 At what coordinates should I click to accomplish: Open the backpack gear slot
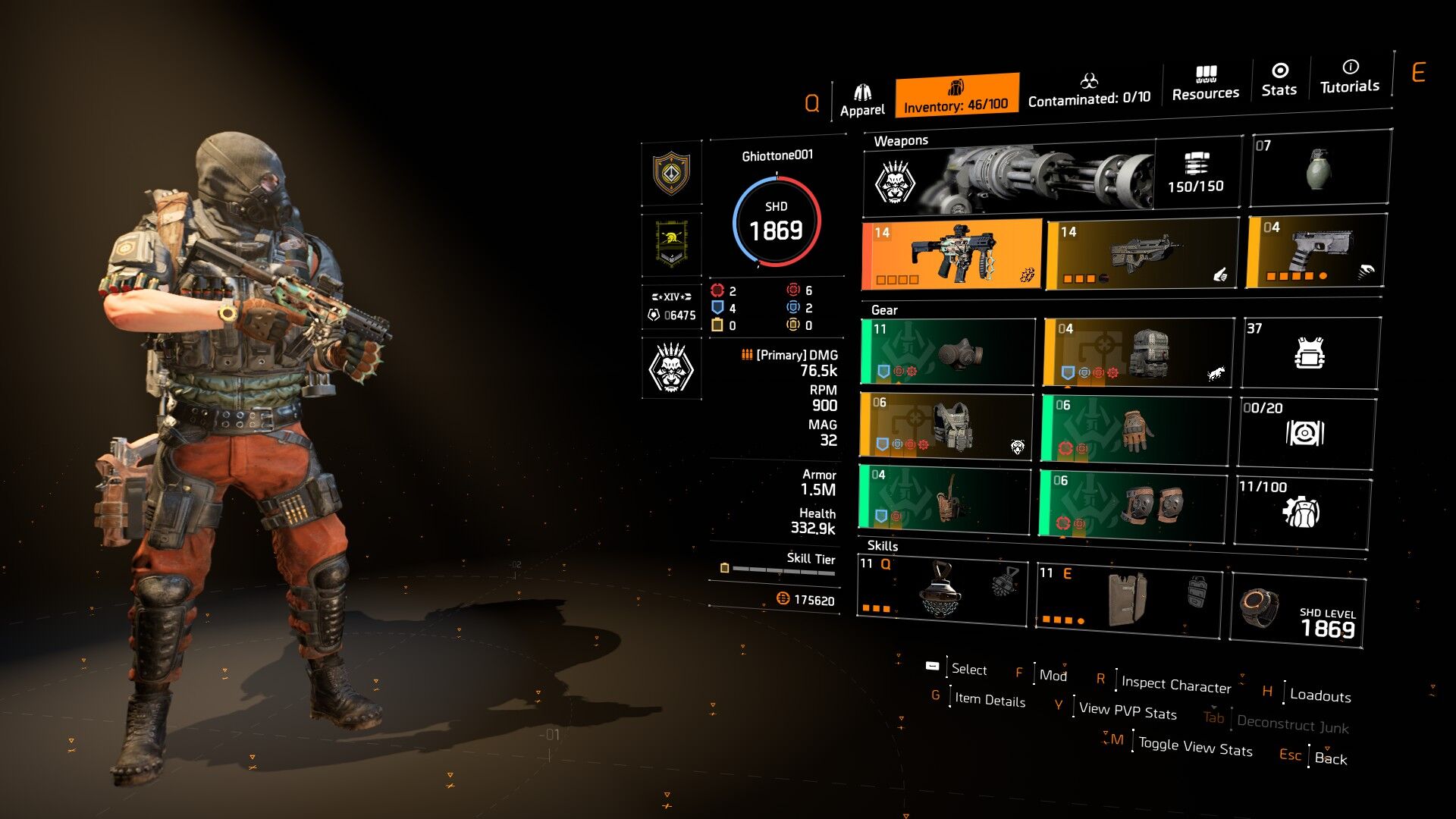[x=1137, y=352]
